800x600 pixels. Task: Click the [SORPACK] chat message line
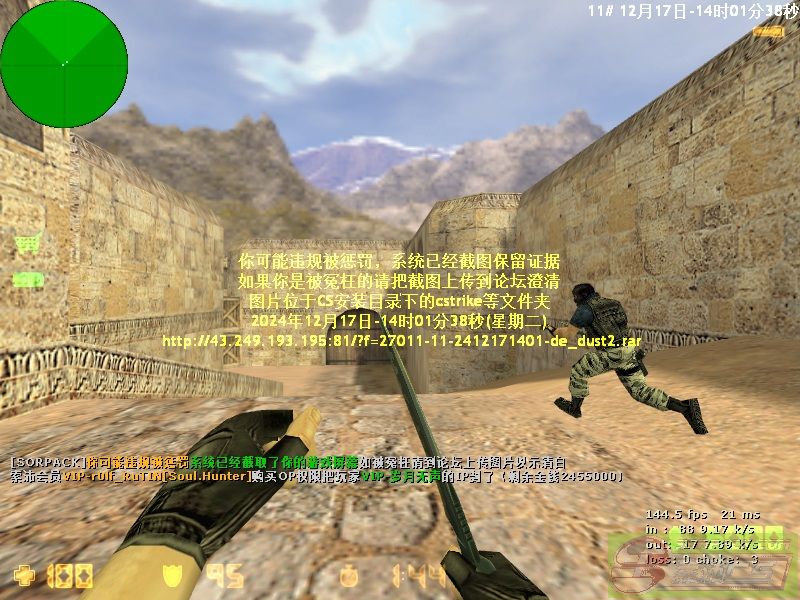coord(287,462)
